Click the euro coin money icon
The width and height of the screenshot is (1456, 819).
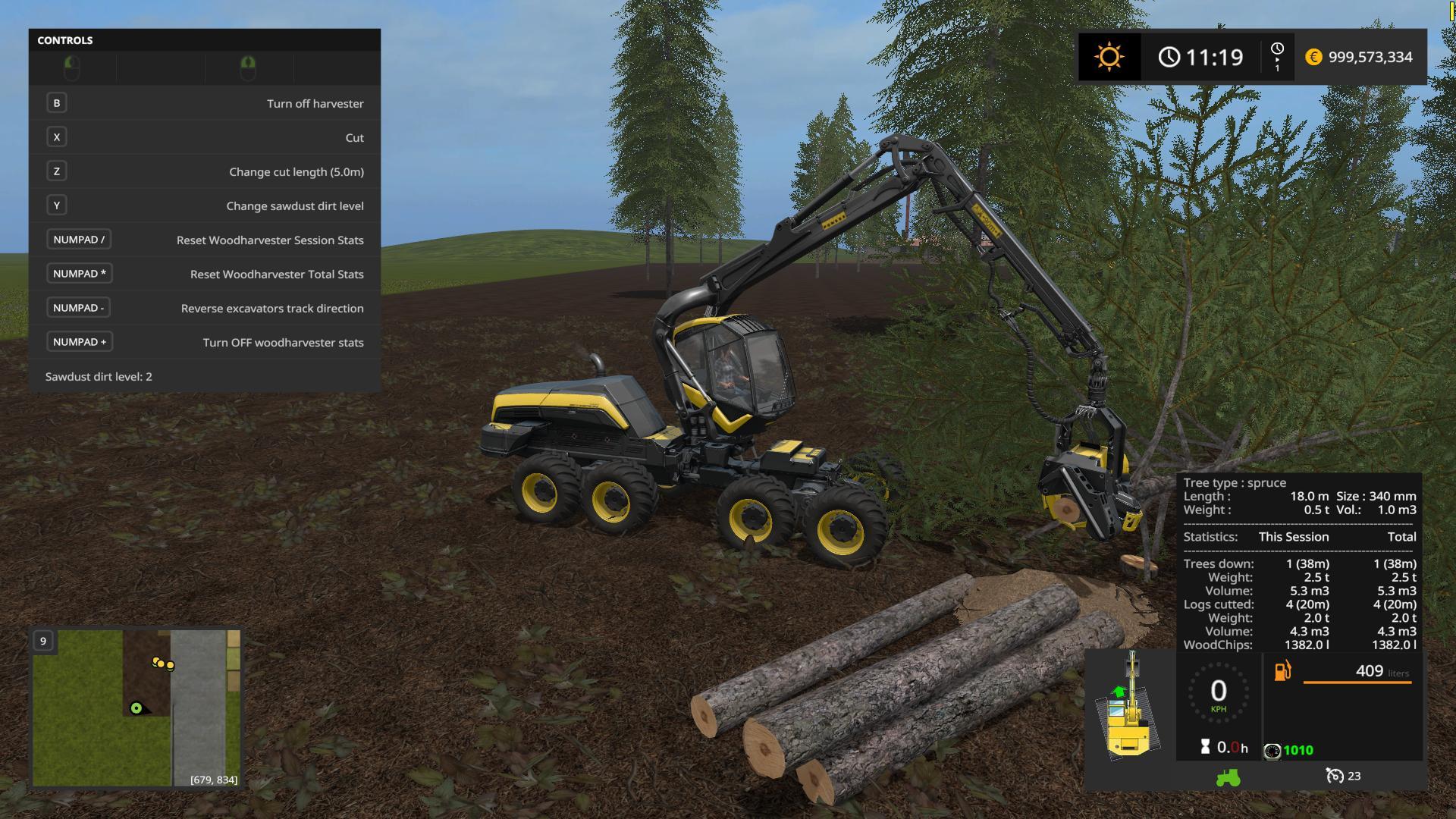click(x=1313, y=57)
